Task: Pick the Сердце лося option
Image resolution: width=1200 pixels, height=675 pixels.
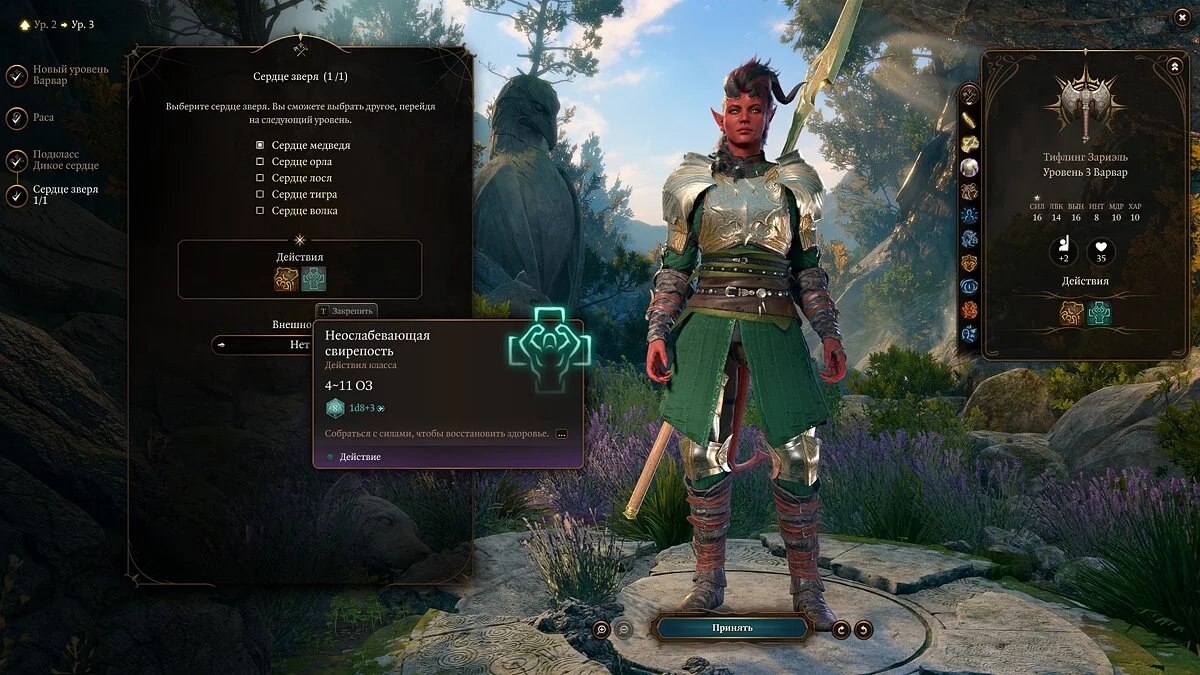Action: tap(260, 178)
